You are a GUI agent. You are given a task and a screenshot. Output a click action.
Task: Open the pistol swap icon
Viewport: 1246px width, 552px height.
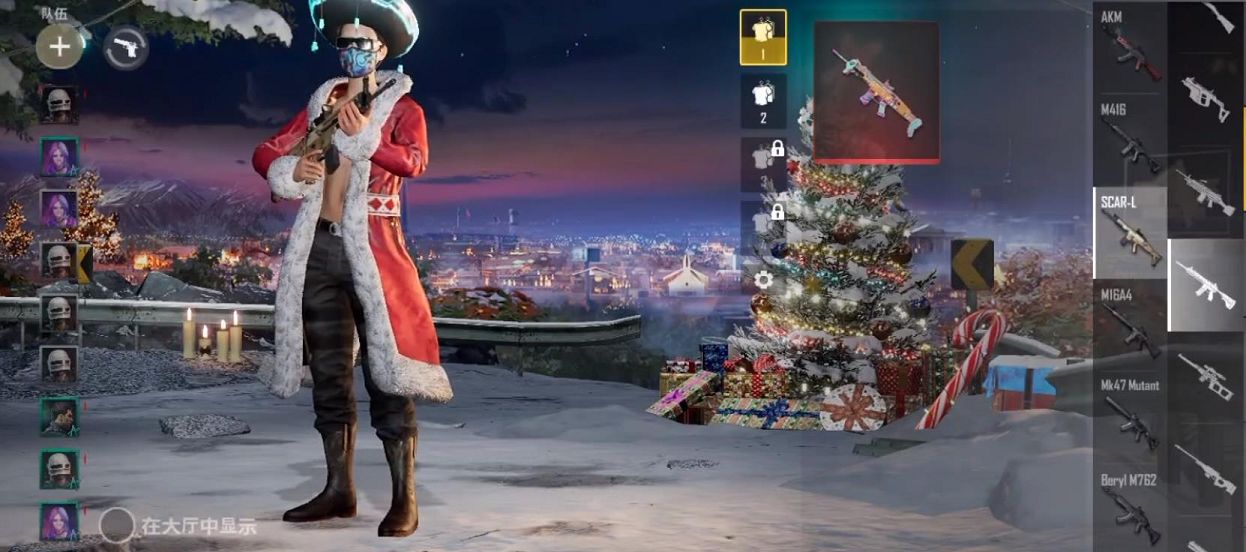(x=126, y=47)
